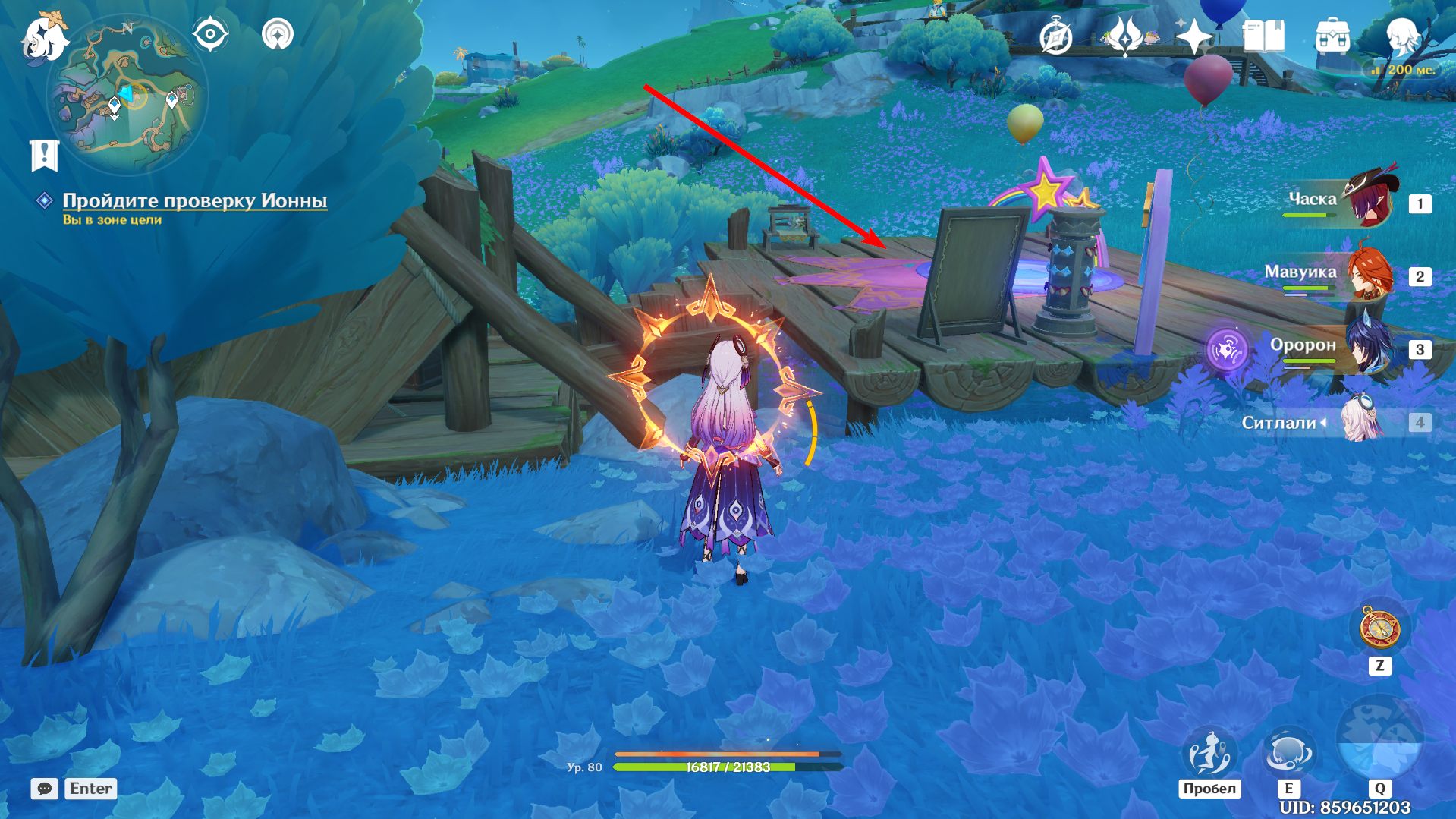Open the quest log banner icon
This screenshot has height=819, width=1456.
[44, 155]
